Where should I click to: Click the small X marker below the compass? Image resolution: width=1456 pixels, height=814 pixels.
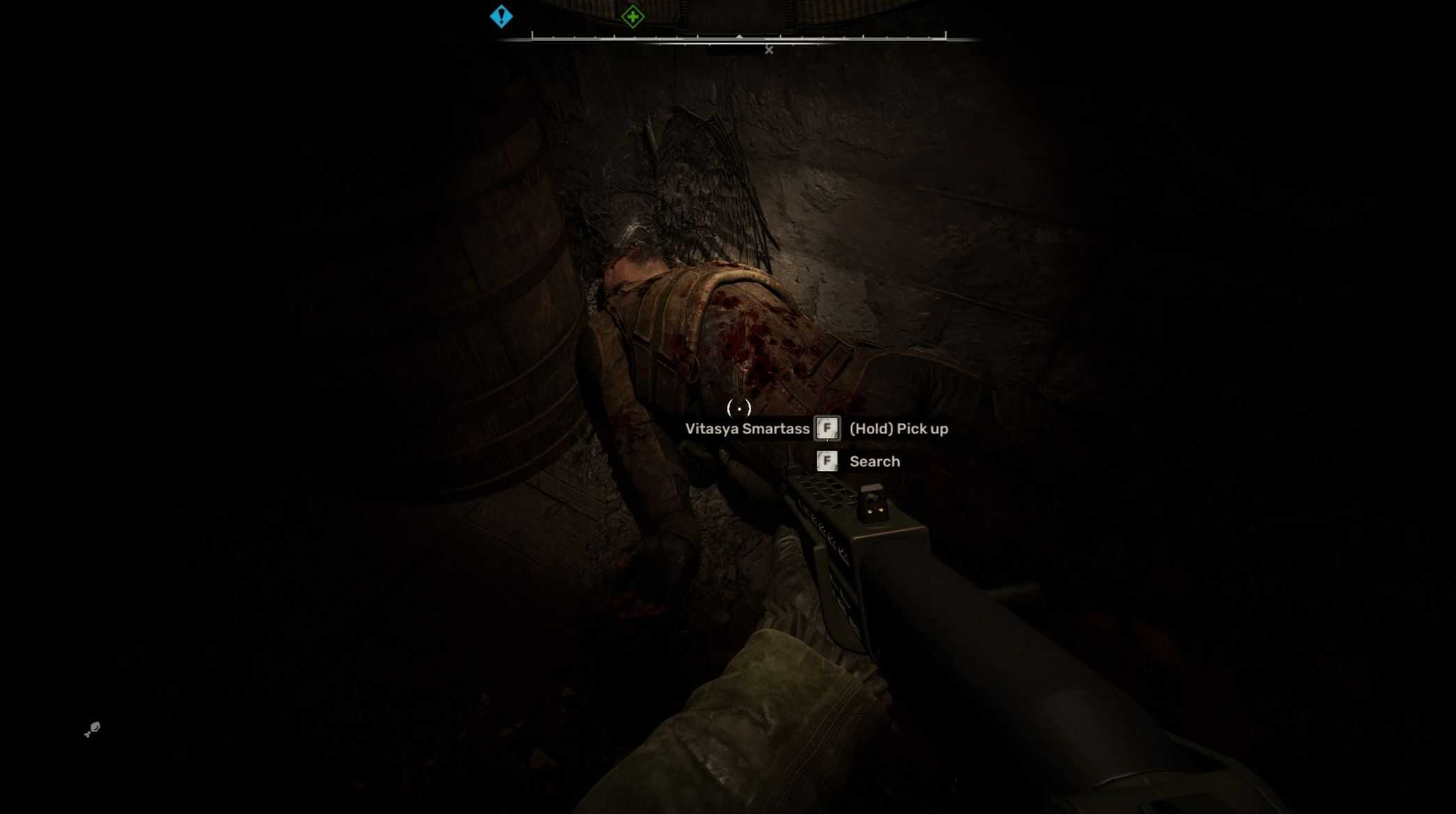coord(769,50)
